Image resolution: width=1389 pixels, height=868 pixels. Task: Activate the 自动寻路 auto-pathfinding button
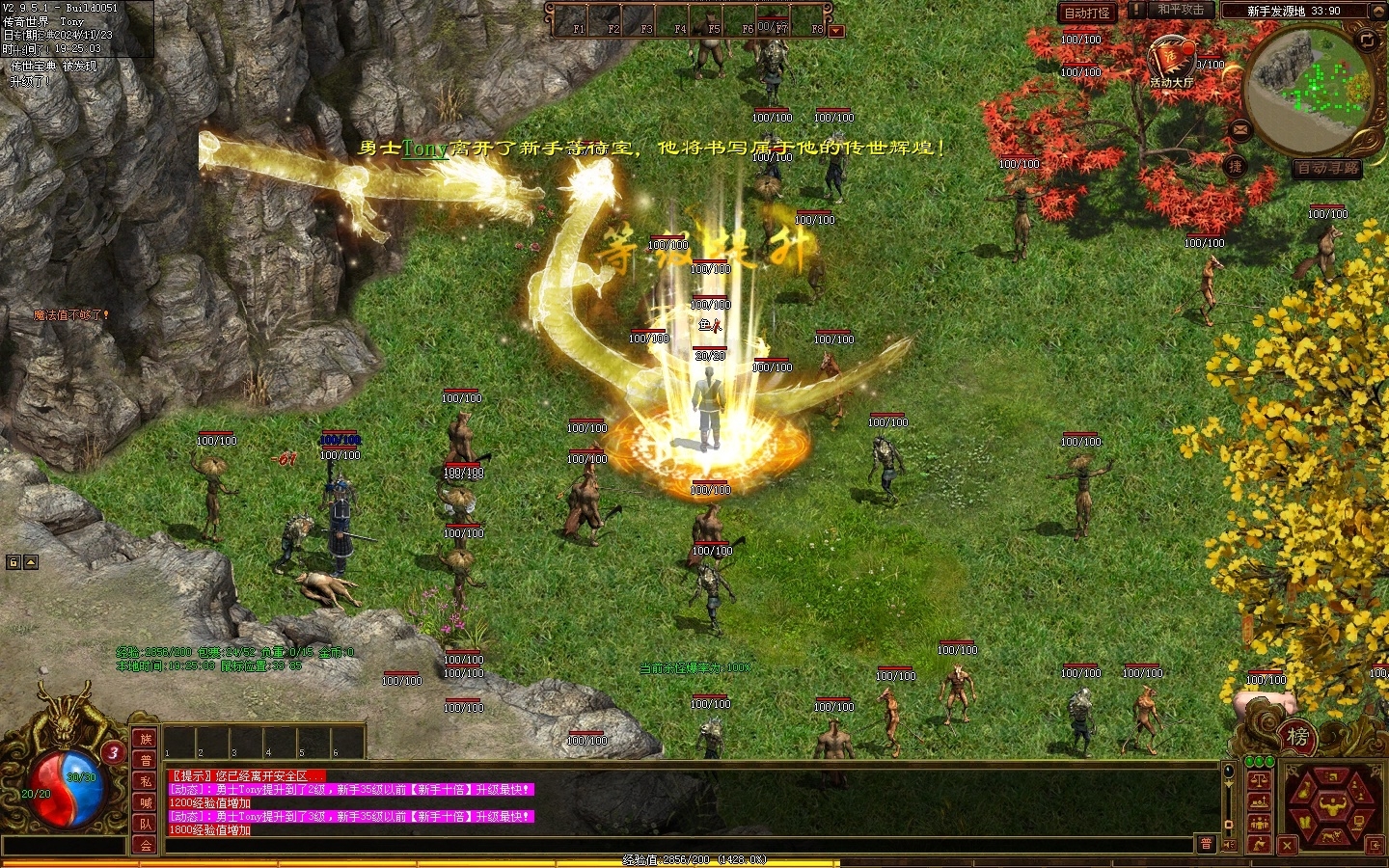tap(1328, 168)
